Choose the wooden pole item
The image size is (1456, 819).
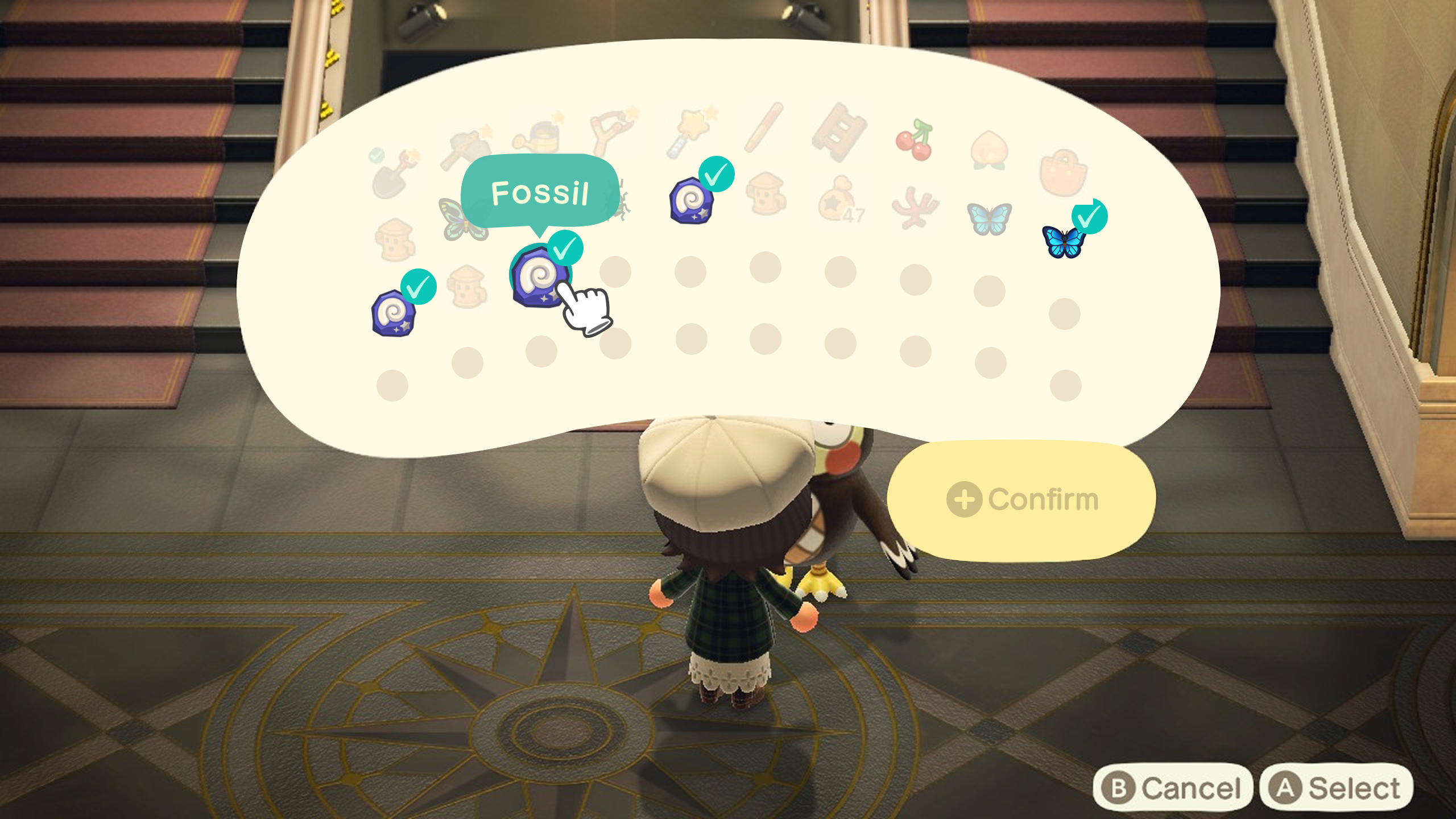pos(764,128)
